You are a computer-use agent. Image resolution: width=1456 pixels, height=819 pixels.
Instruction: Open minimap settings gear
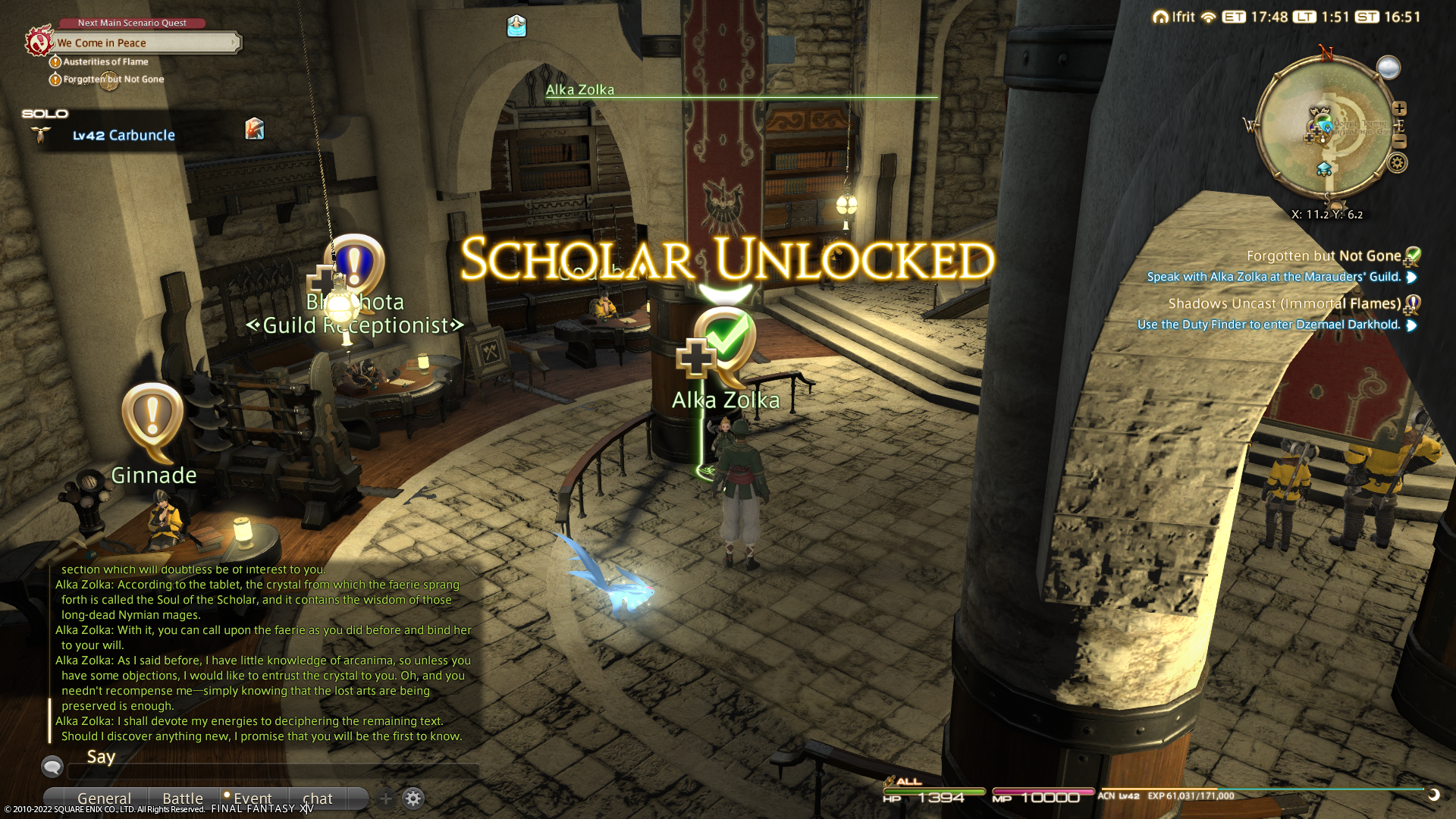pyautogui.click(x=1398, y=163)
